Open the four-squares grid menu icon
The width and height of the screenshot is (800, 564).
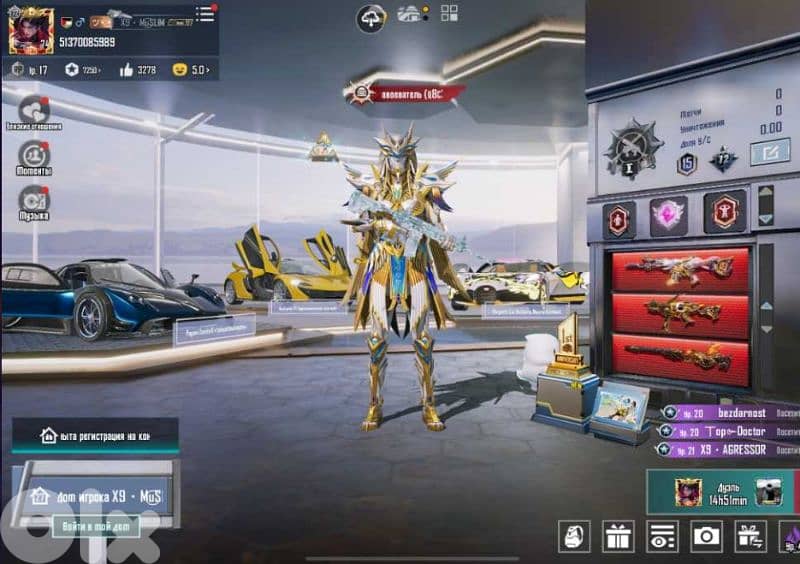(449, 13)
